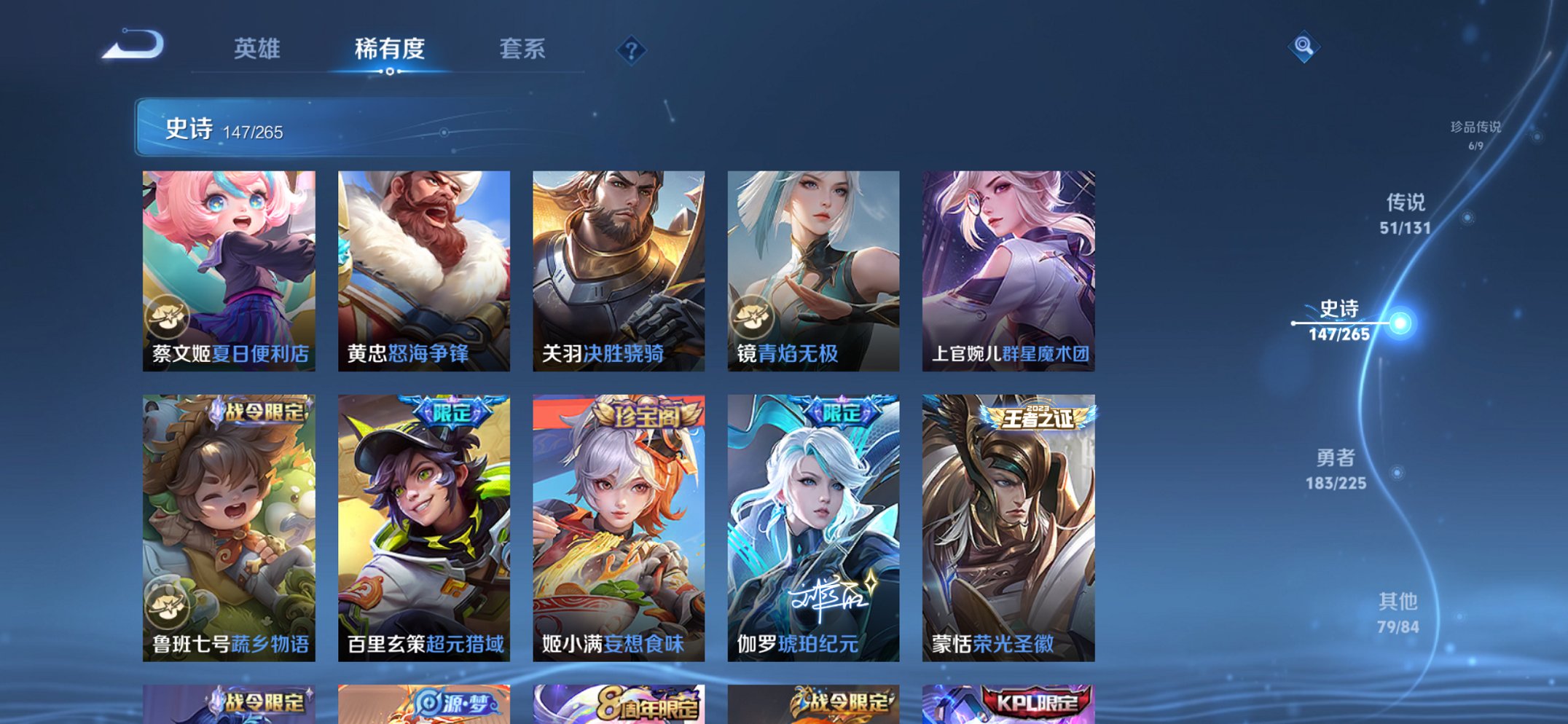This screenshot has height=724, width=1568.
Task: Click the 战令限定 badge on 鲁班七号 skin
Action: pyautogui.click(x=256, y=412)
